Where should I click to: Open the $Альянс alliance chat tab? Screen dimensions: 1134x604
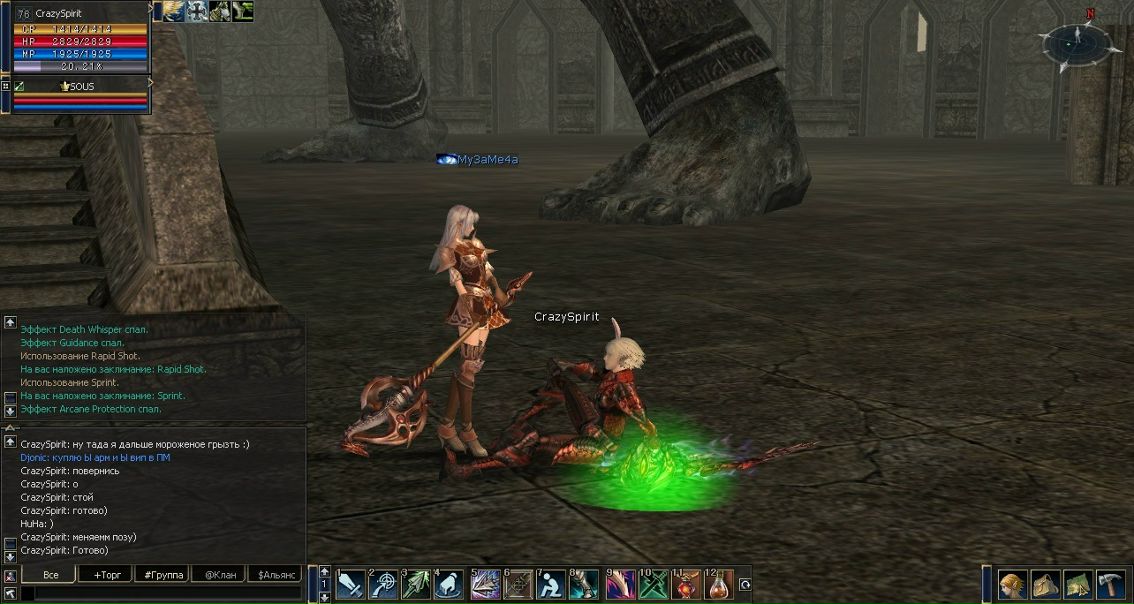coord(274,575)
